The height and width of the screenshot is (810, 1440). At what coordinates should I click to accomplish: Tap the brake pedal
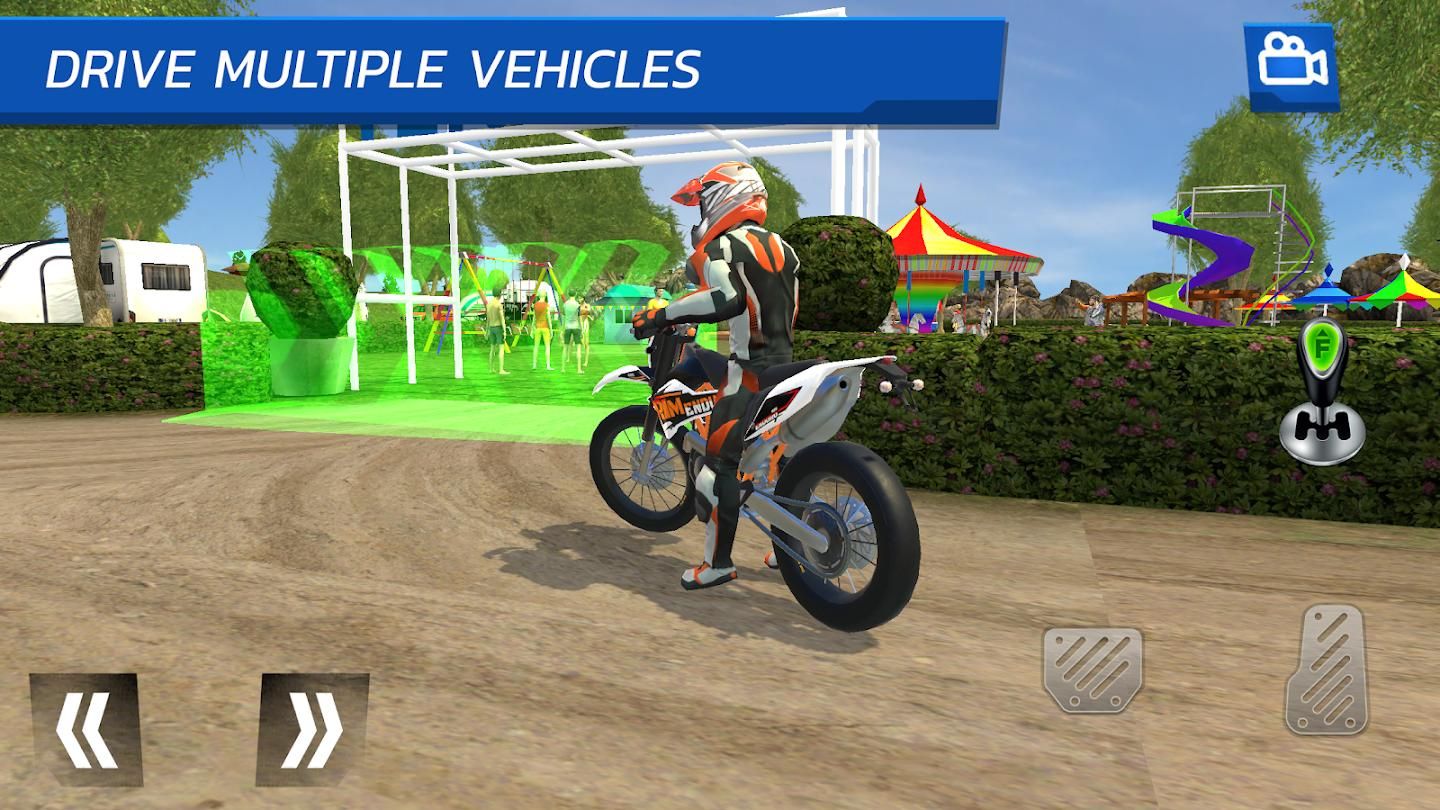[1092, 669]
